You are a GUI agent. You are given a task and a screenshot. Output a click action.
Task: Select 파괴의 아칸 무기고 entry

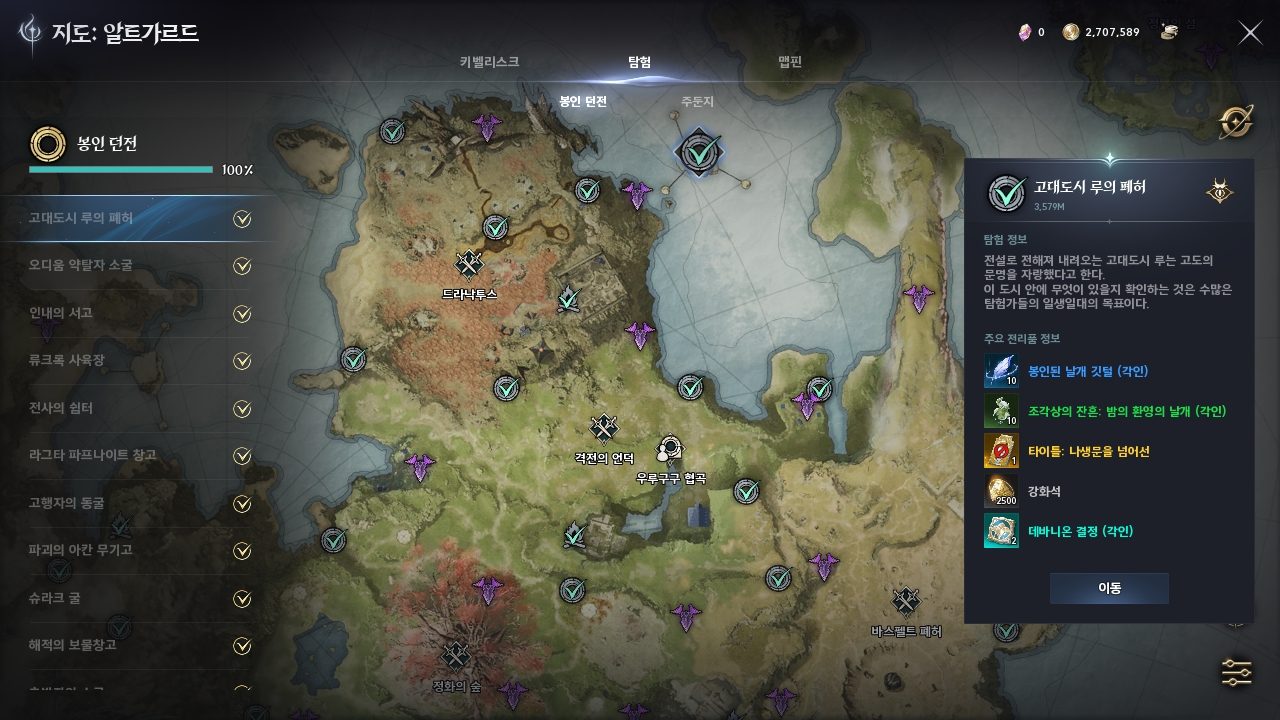[138, 550]
